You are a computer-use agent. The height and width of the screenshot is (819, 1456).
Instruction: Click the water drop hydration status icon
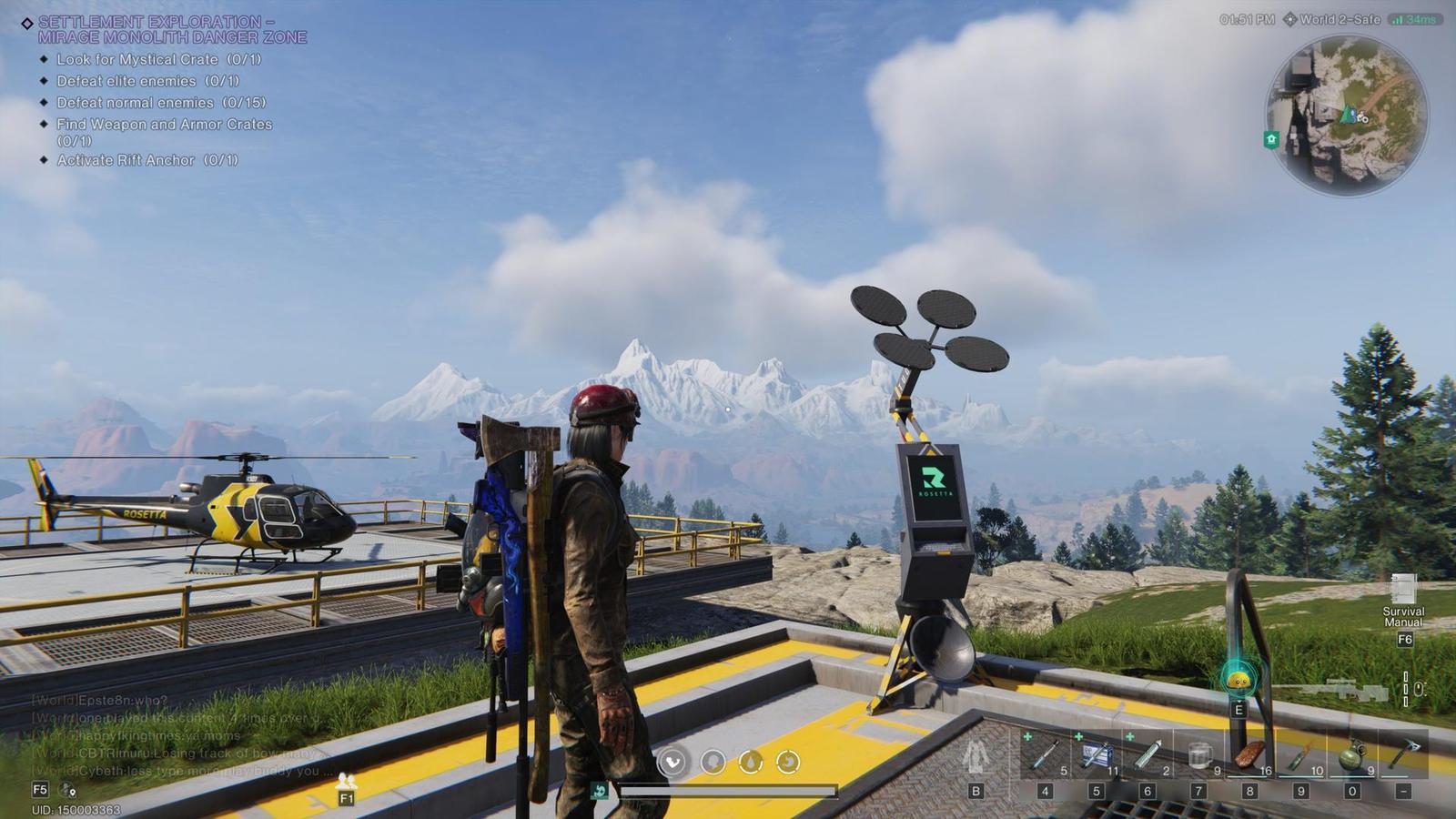pos(751,761)
